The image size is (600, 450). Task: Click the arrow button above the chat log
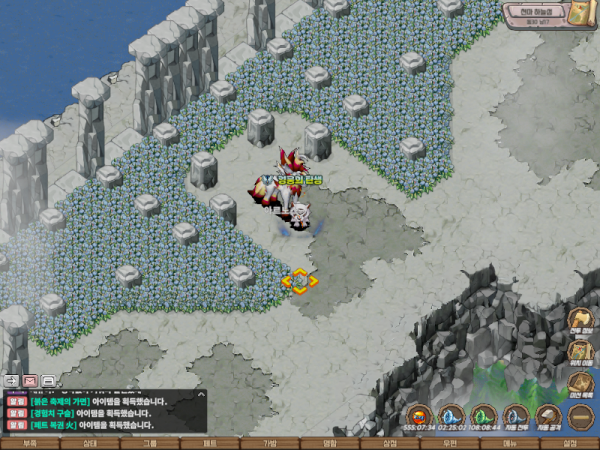click(x=11, y=381)
